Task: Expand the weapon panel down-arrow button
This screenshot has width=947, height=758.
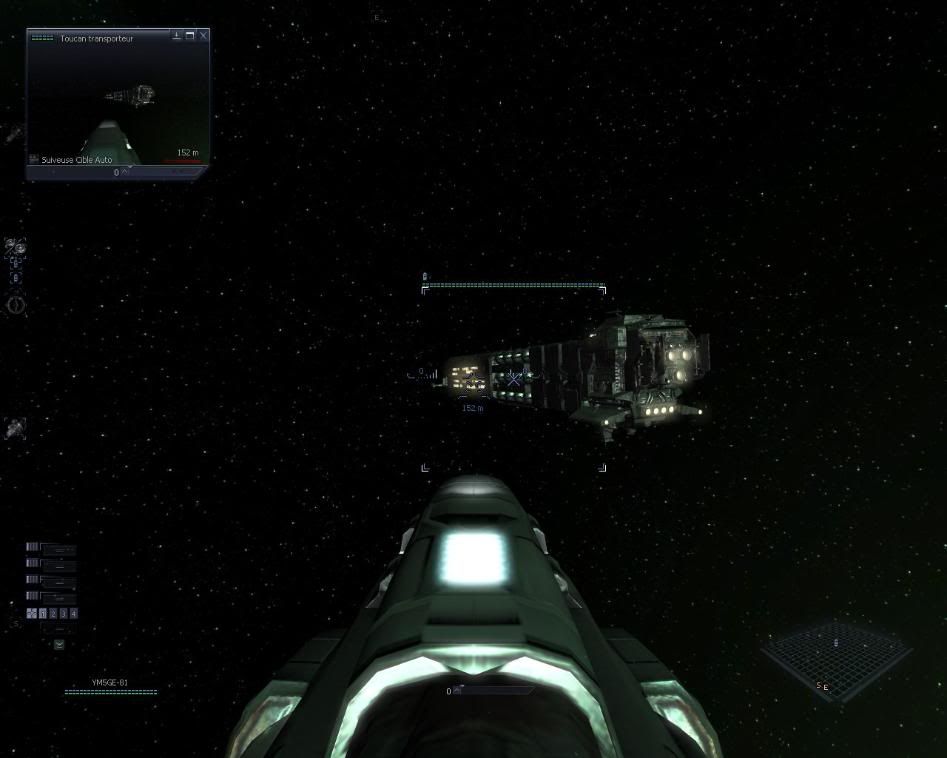Action: 59,644
